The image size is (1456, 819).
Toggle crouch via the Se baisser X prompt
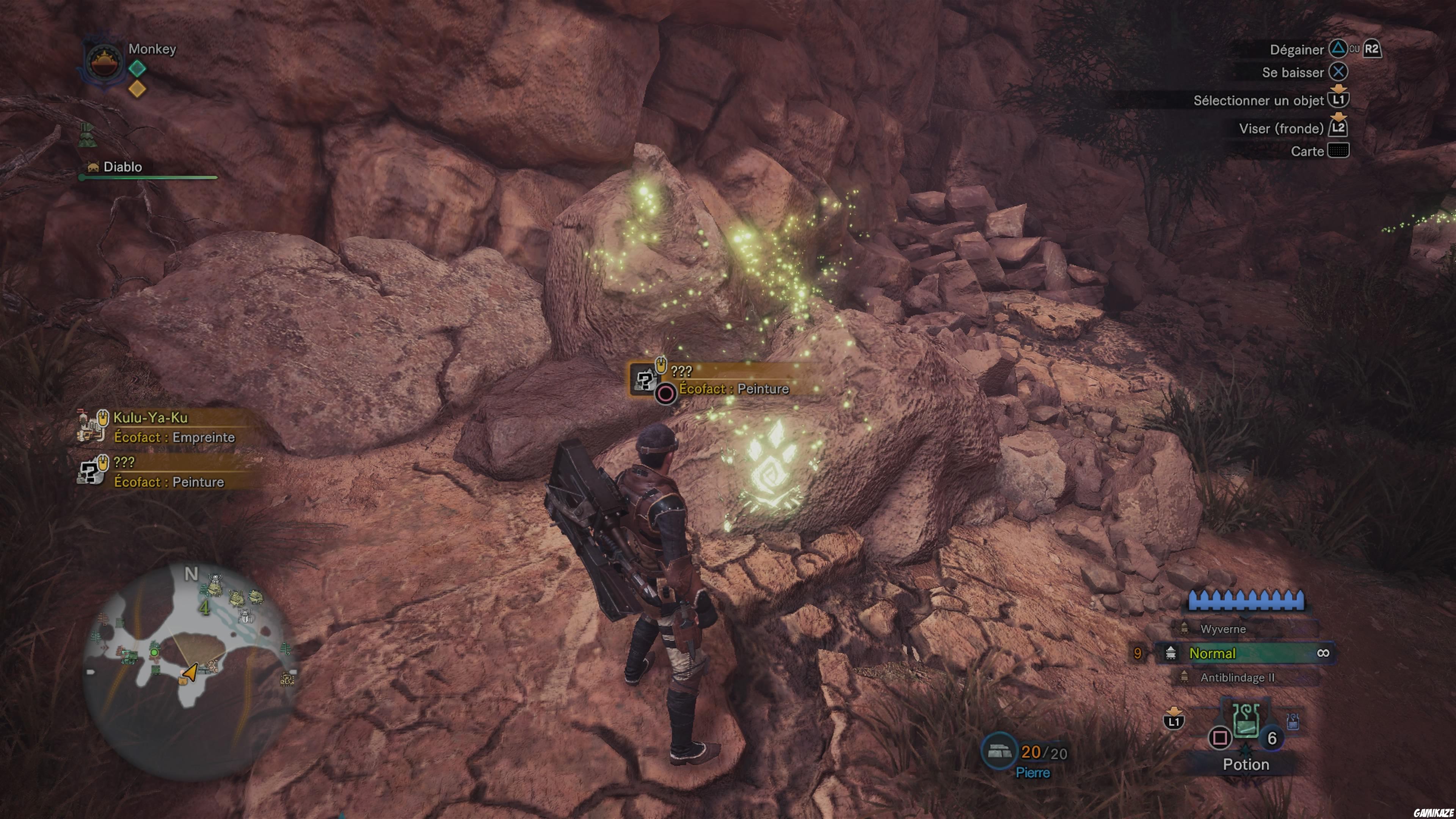point(1339,72)
